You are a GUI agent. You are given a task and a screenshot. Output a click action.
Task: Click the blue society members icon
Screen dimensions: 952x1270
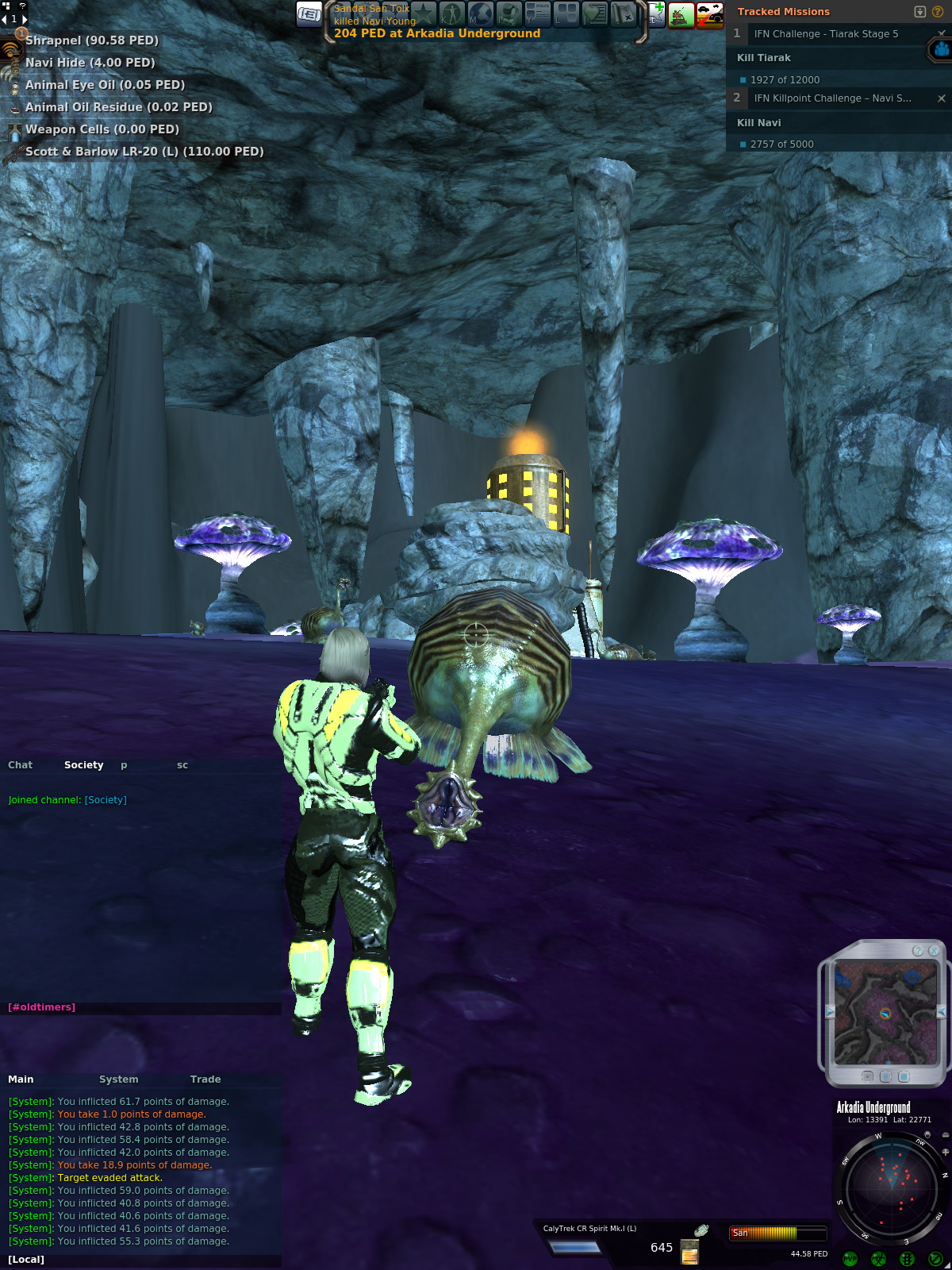coord(941,50)
